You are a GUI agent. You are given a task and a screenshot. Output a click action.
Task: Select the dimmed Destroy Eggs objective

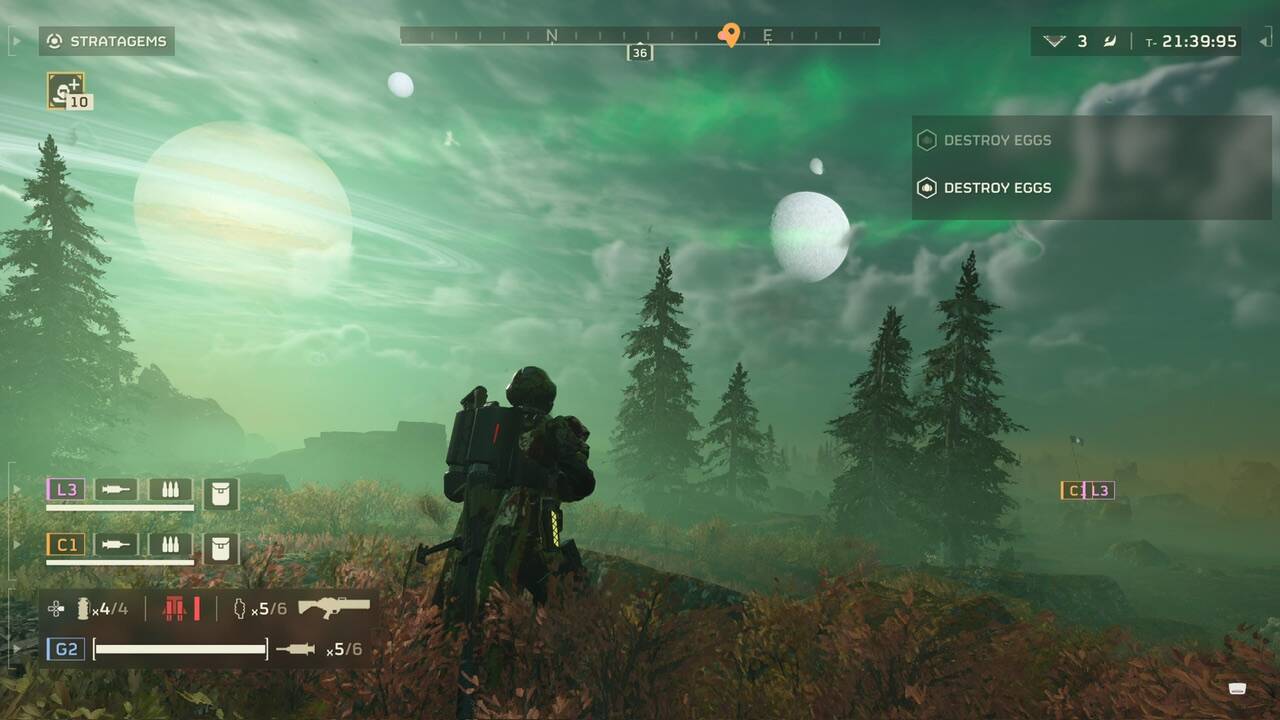997,140
